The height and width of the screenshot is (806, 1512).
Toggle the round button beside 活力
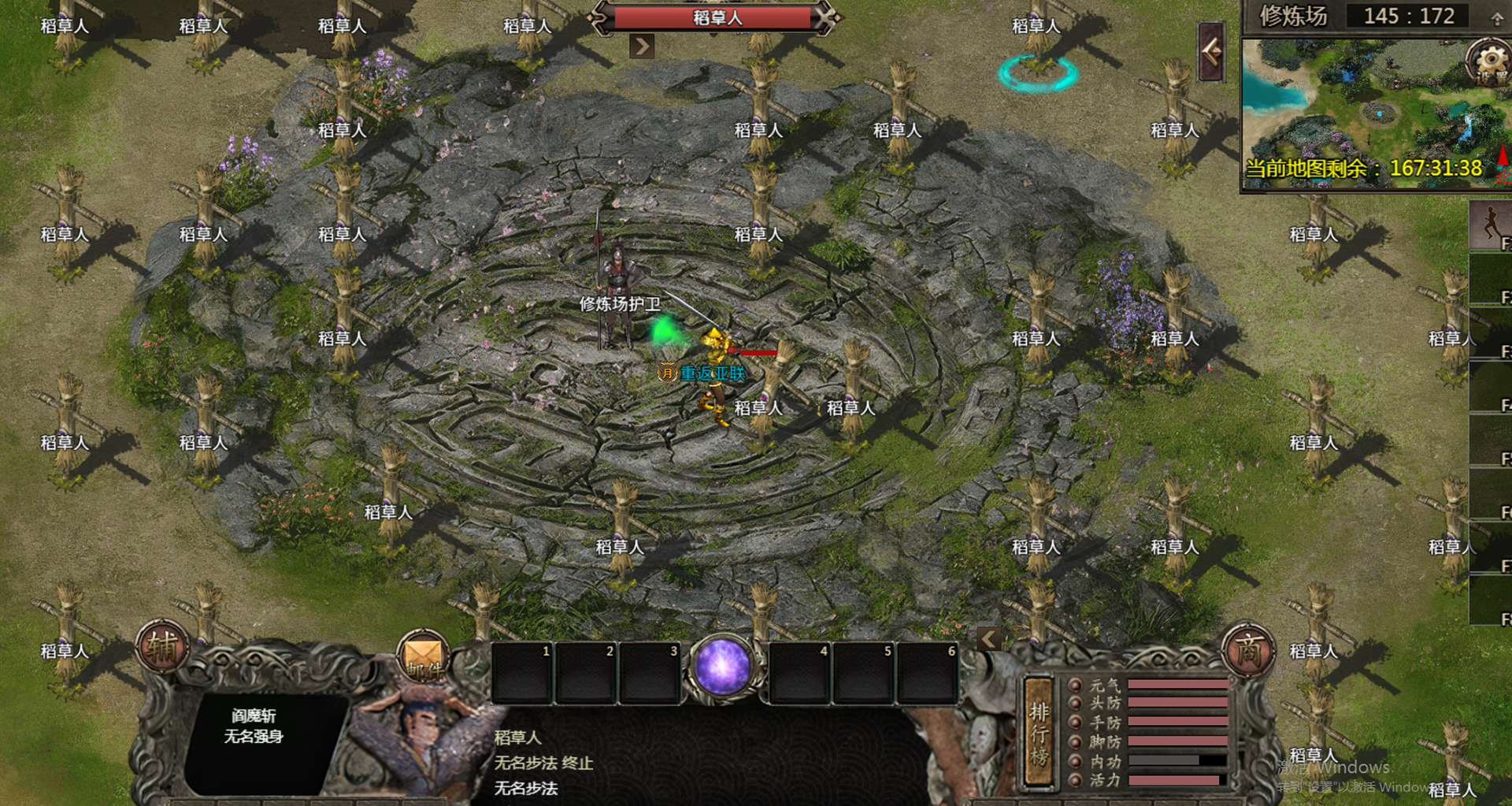pos(1075,780)
